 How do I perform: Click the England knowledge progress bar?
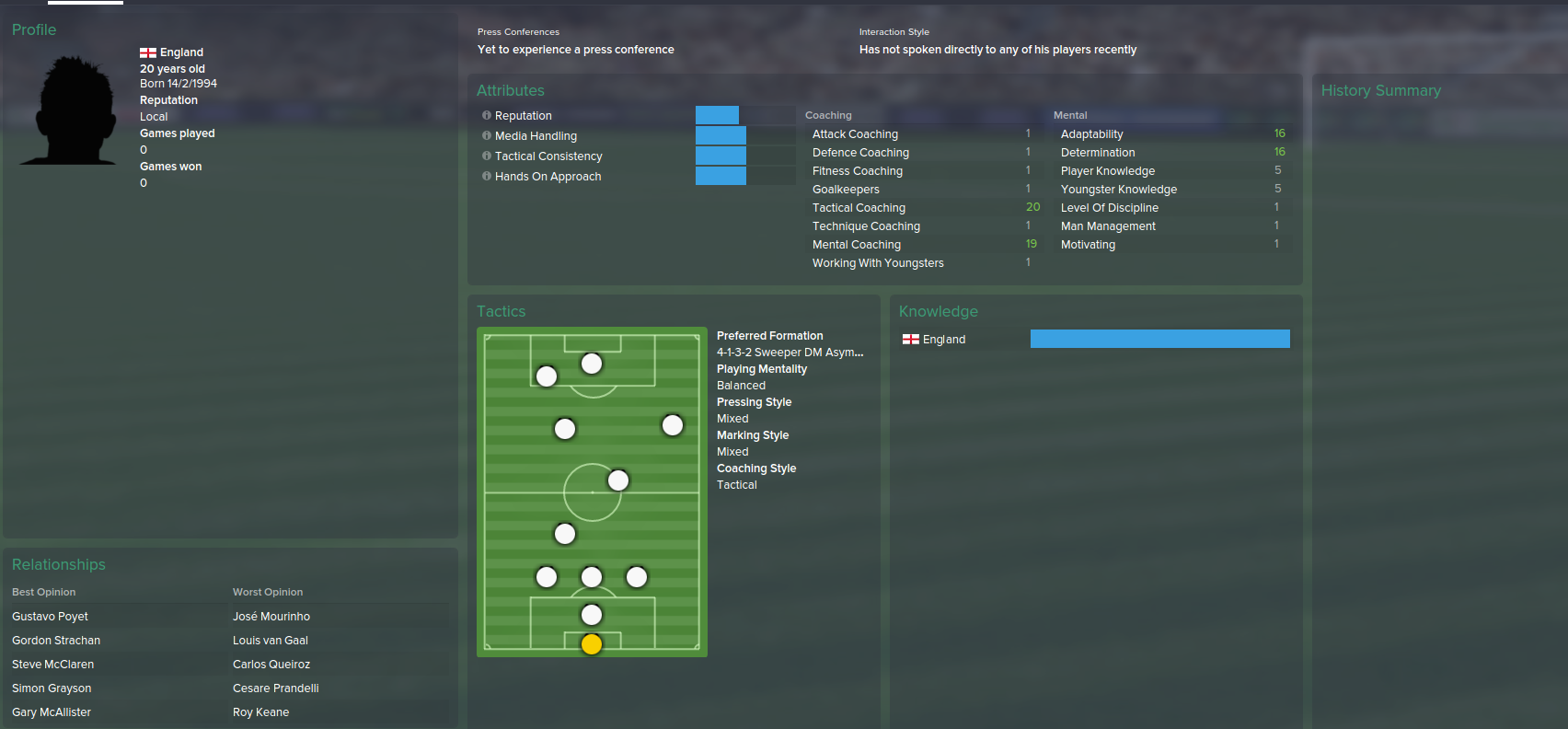click(1159, 338)
